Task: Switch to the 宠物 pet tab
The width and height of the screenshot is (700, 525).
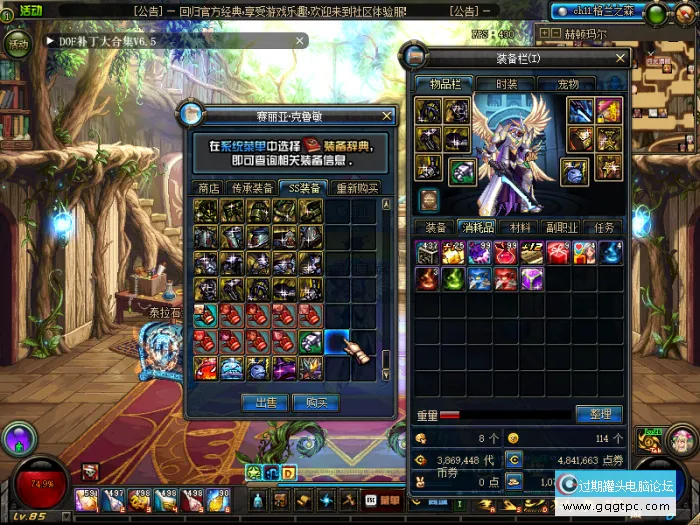Action: click(567, 85)
